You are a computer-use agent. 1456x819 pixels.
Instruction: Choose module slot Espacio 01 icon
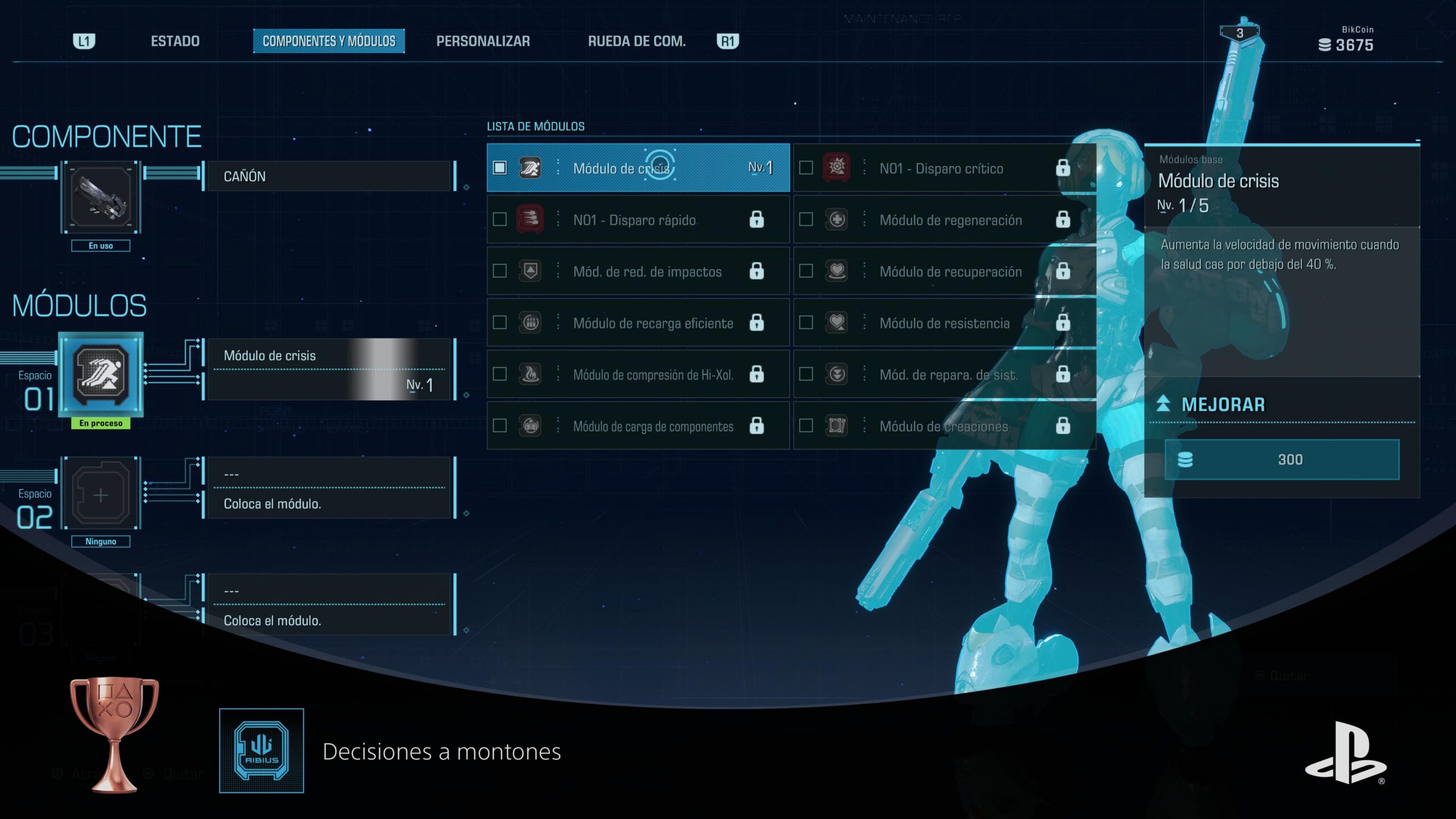click(101, 375)
